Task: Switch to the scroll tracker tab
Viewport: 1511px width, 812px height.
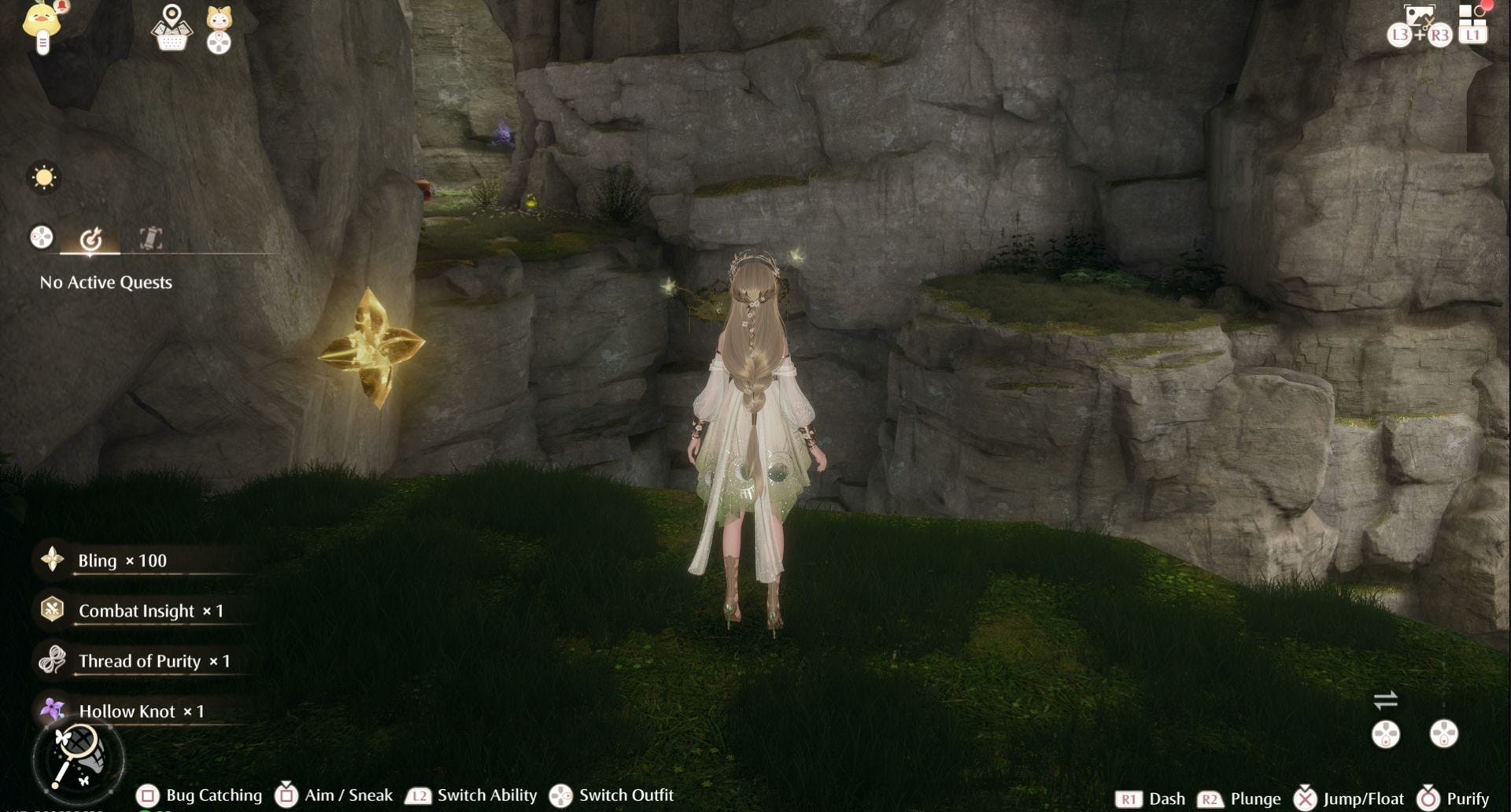Action: pos(150,238)
